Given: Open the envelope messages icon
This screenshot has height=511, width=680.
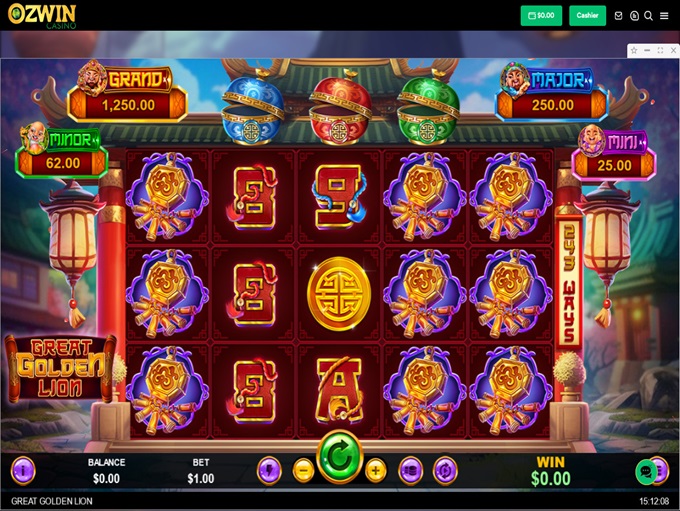Looking at the screenshot, I should coord(619,16).
